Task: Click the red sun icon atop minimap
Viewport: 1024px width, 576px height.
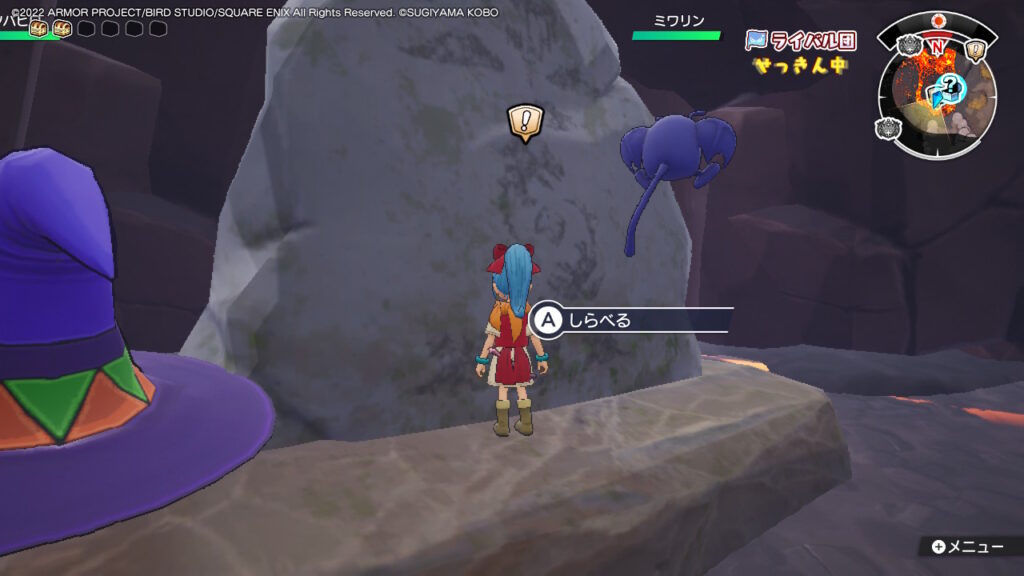Action: click(x=937, y=21)
